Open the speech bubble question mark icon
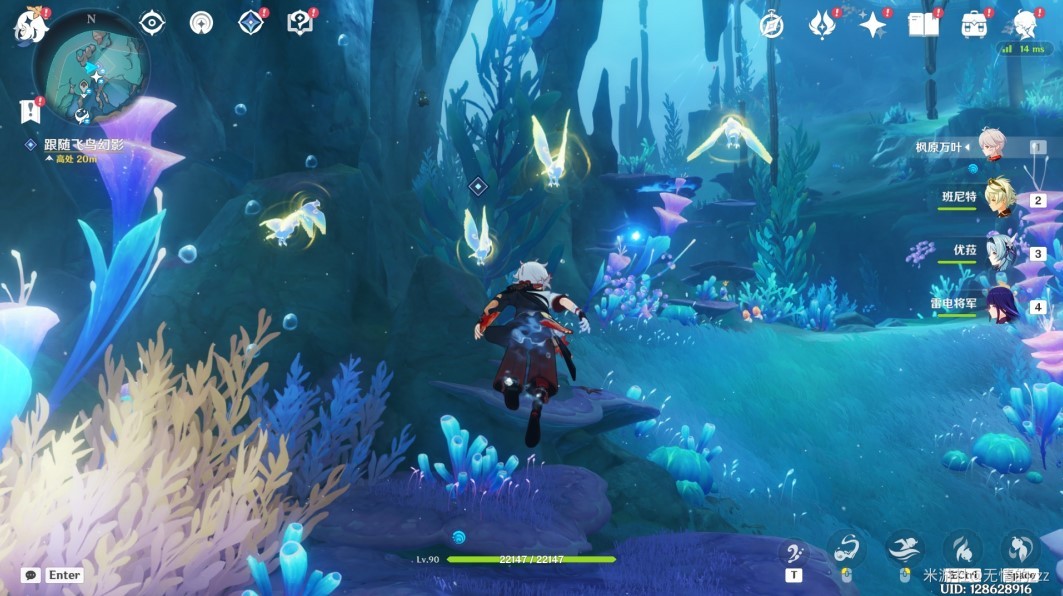 299,23
